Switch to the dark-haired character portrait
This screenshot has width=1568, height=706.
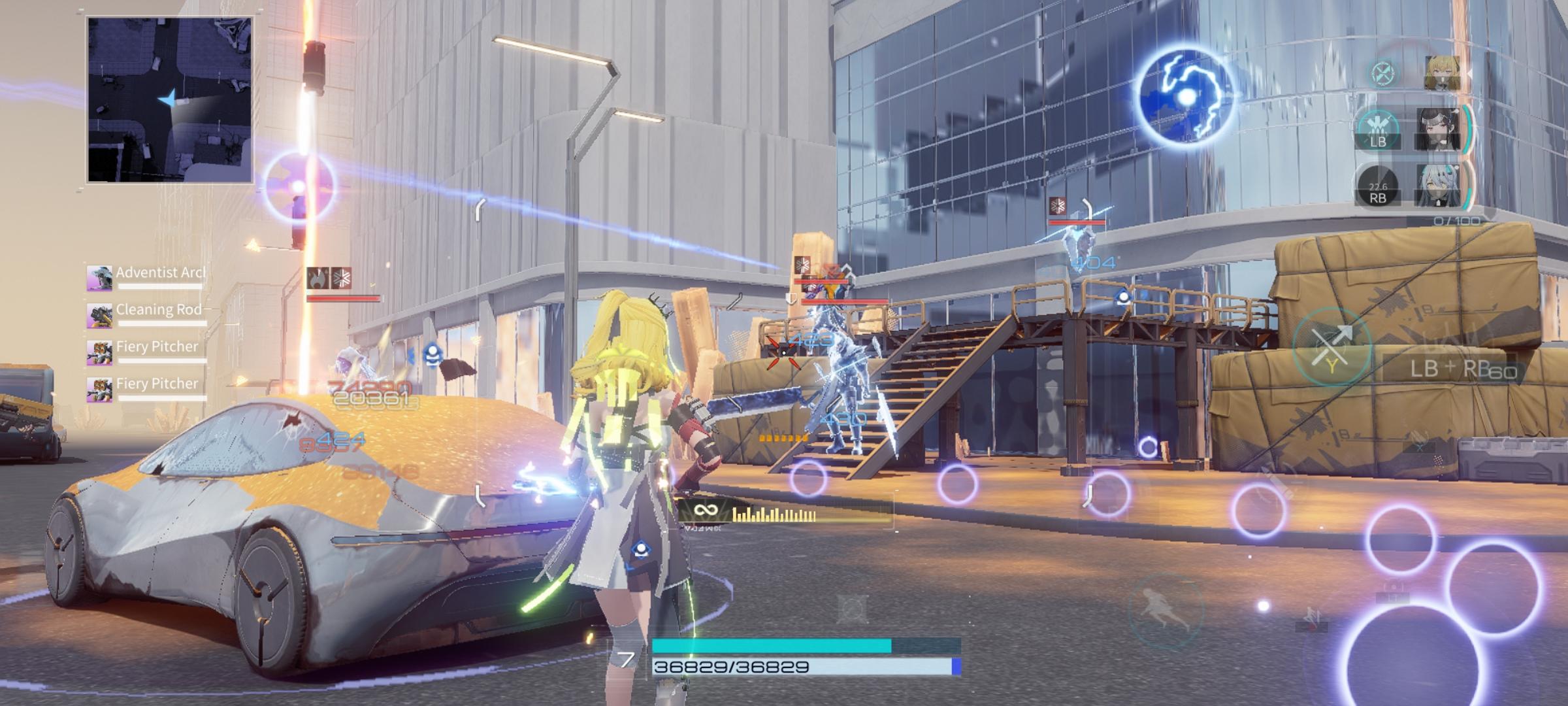(1439, 129)
